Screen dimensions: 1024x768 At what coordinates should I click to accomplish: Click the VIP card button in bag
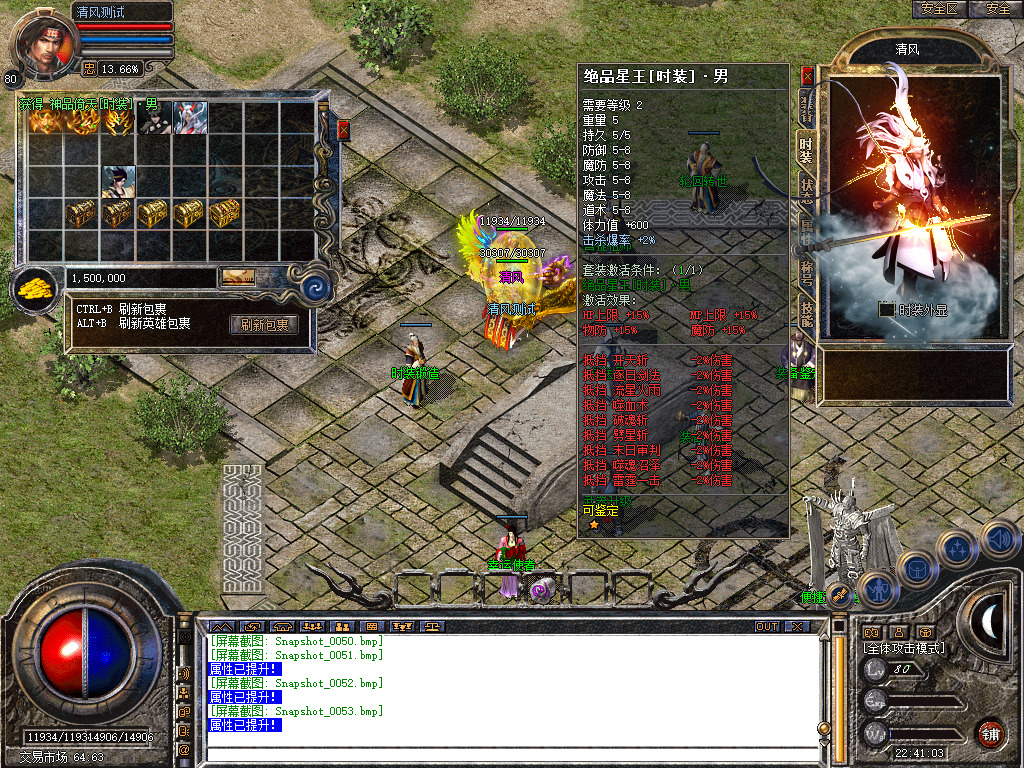point(237,277)
